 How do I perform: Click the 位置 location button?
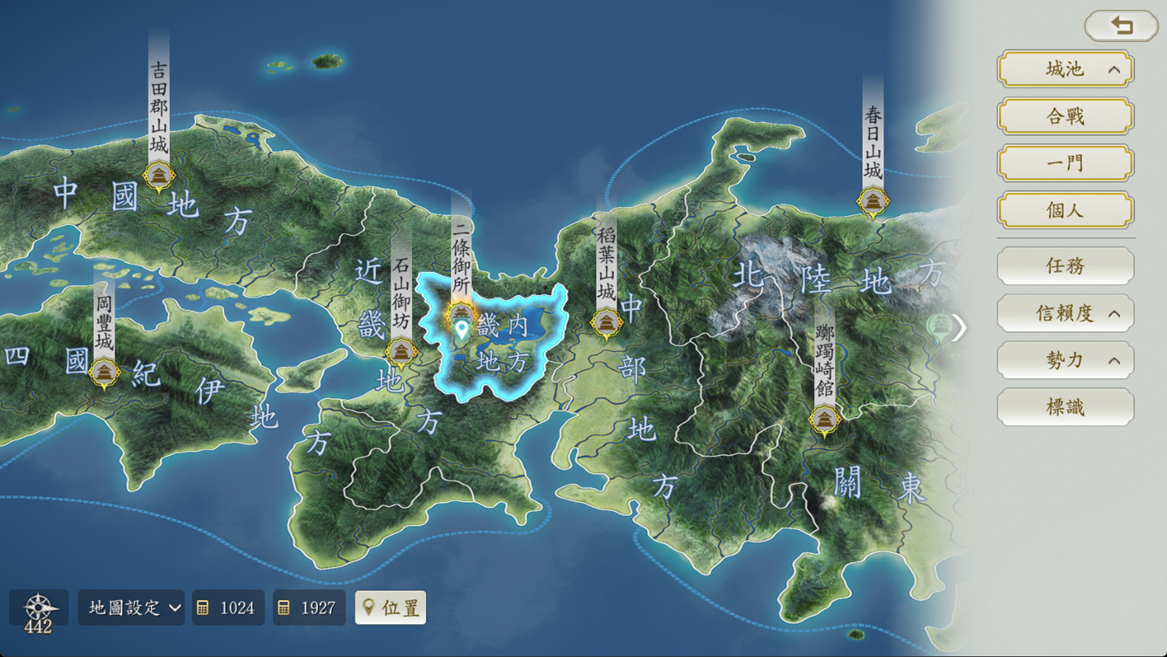click(390, 607)
